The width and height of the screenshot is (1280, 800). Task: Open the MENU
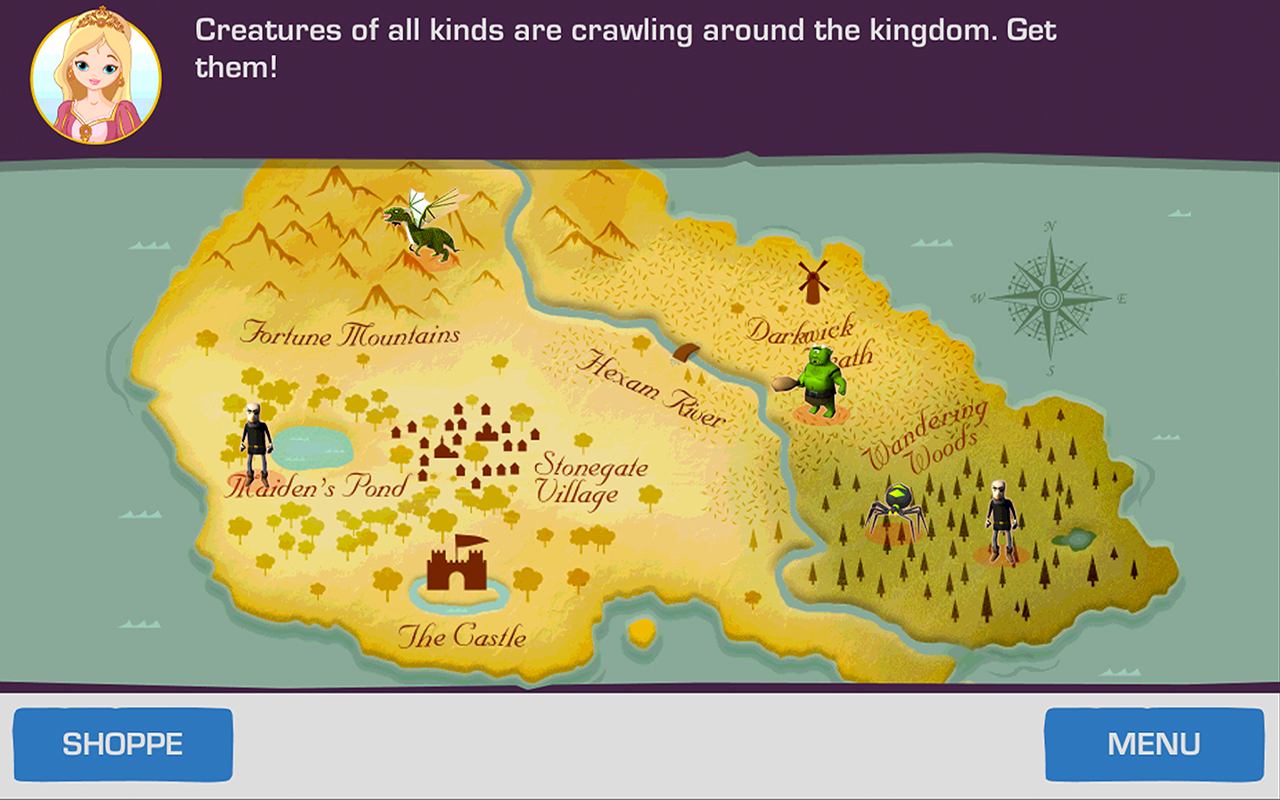(x=1152, y=743)
